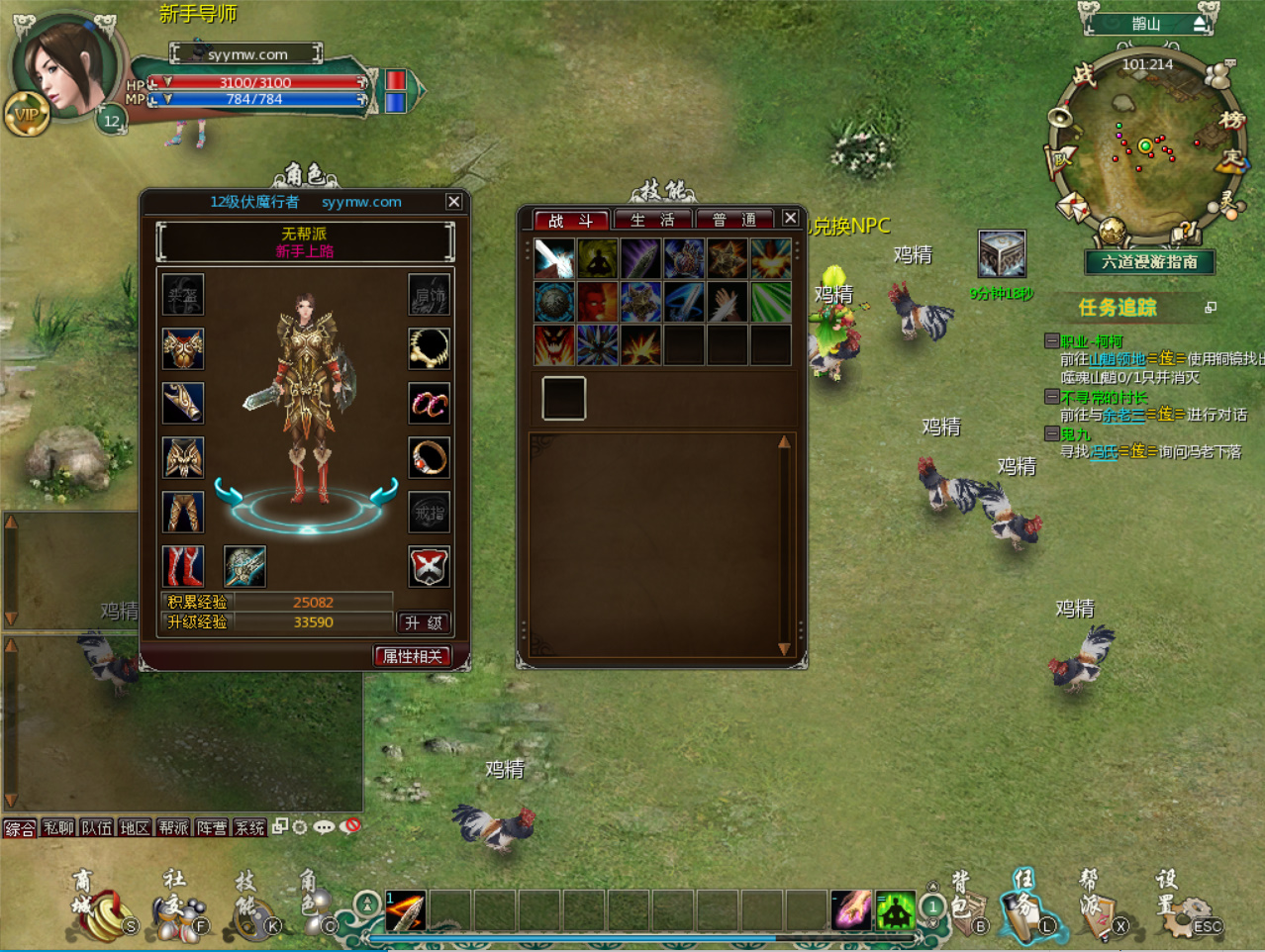This screenshot has width=1265, height=952.
Task: Open the 属性相关 attributes button
Action: (413, 656)
